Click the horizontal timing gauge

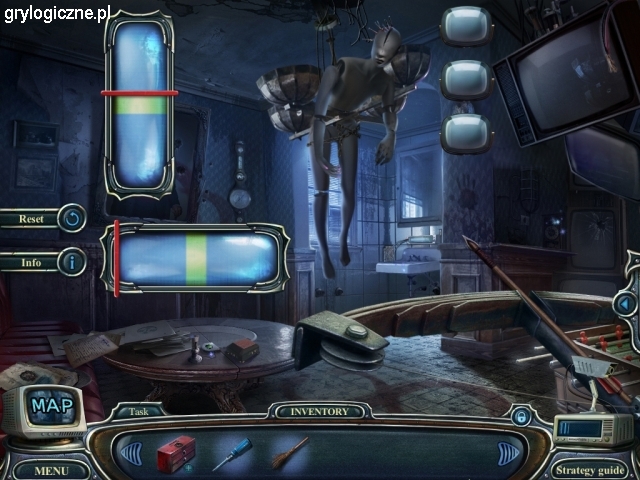(x=195, y=257)
